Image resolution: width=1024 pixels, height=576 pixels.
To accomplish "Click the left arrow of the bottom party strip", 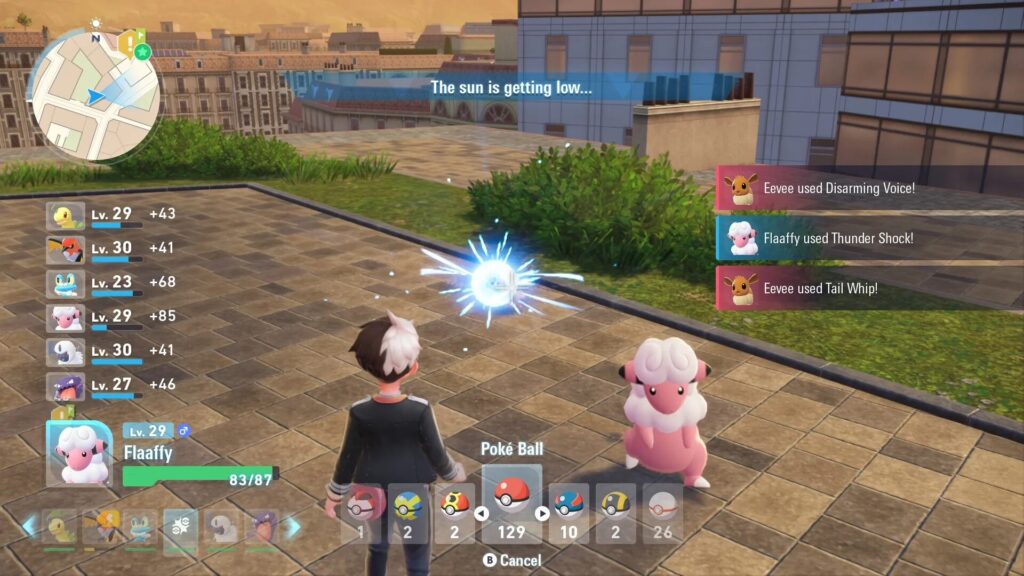I will tap(28, 526).
